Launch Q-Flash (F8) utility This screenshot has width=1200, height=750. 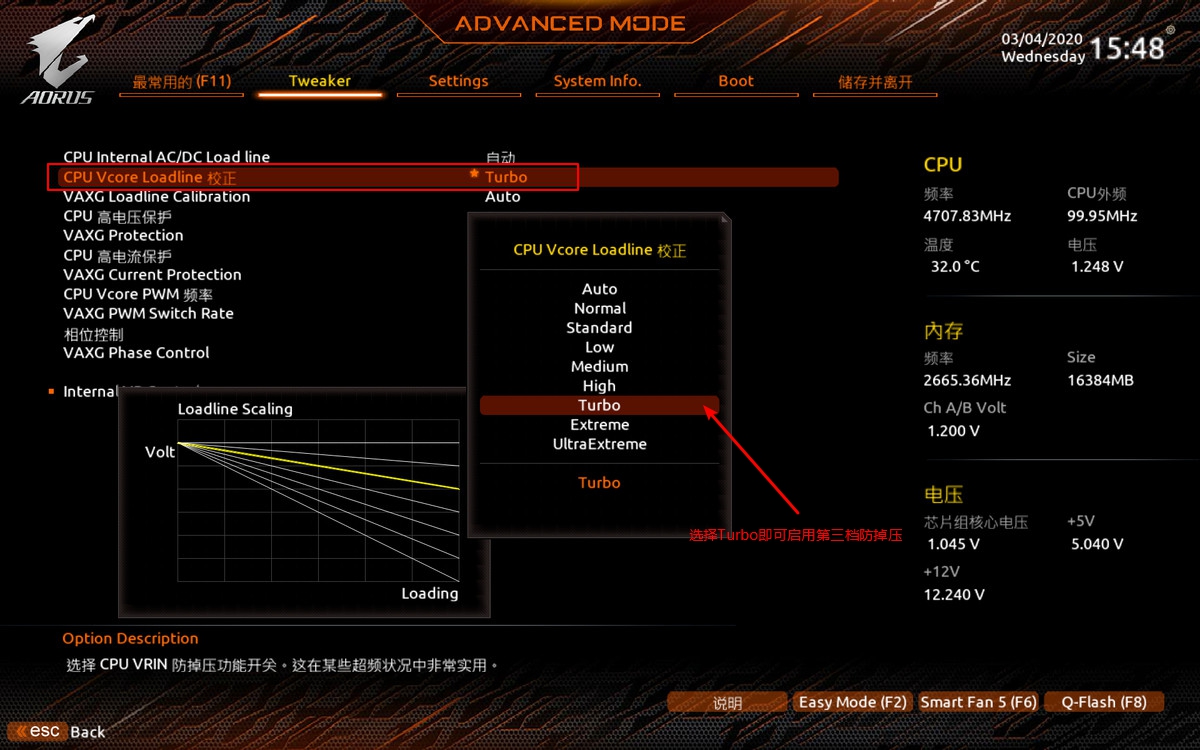pos(1104,702)
